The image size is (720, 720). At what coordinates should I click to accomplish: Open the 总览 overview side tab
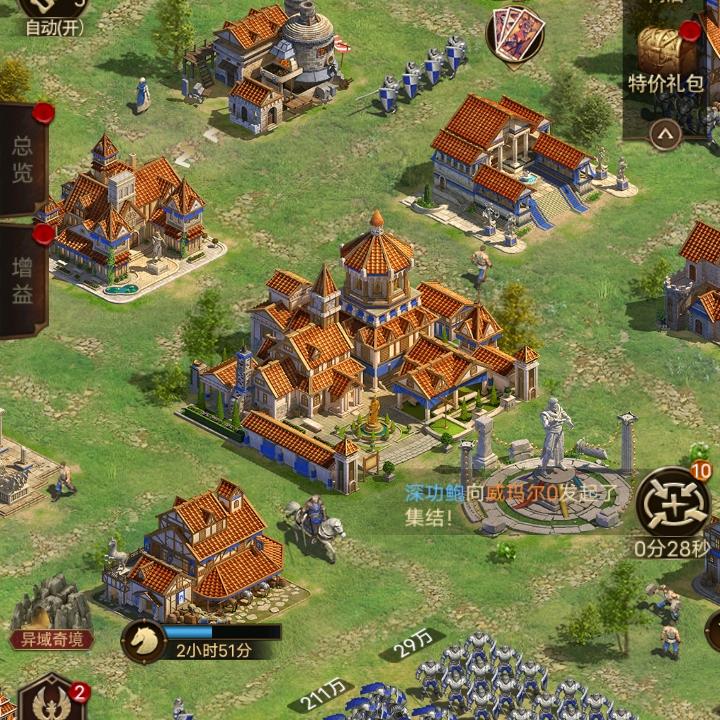pos(22,160)
